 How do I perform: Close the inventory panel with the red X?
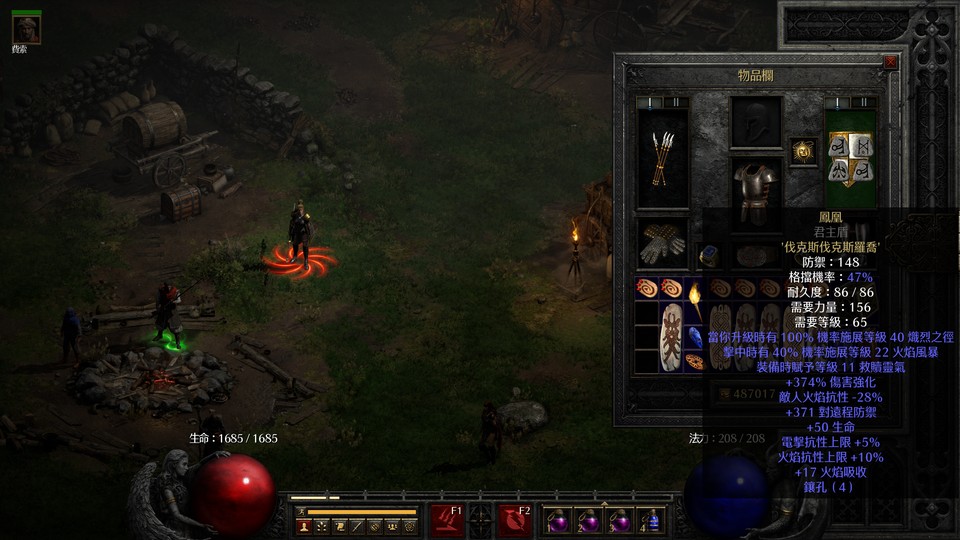click(x=890, y=62)
